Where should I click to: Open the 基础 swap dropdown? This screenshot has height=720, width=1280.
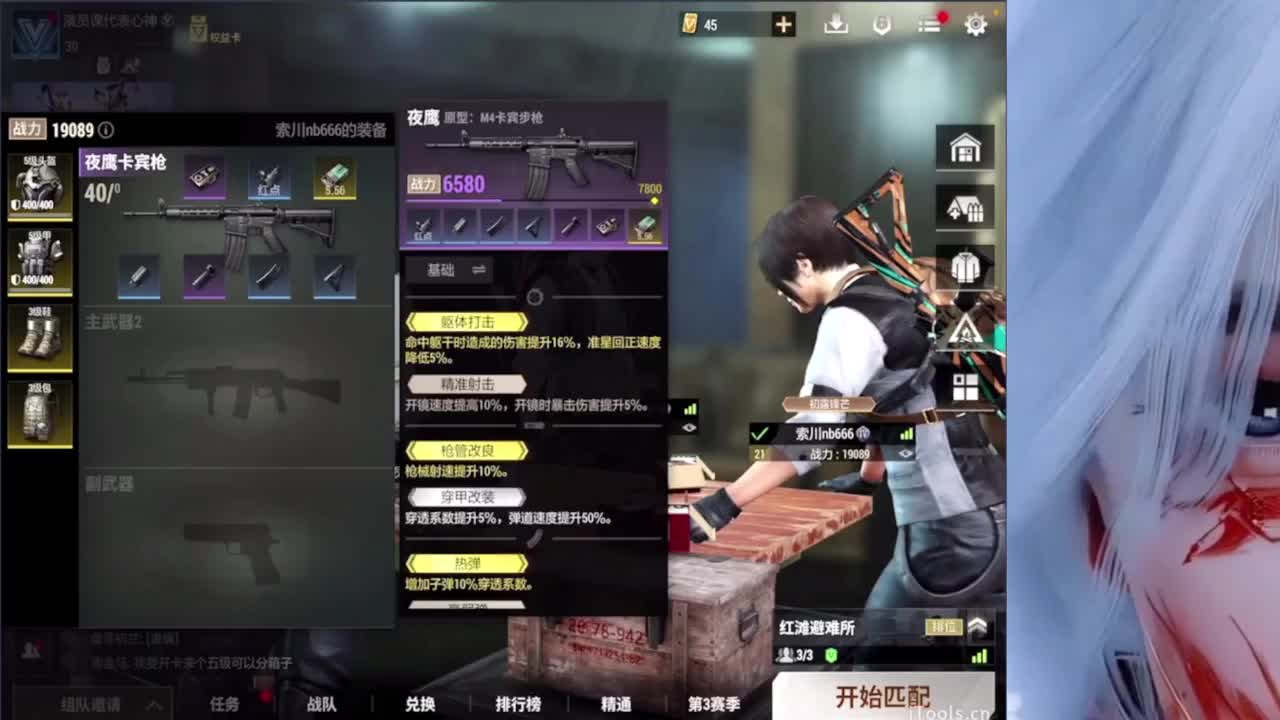(x=450, y=270)
